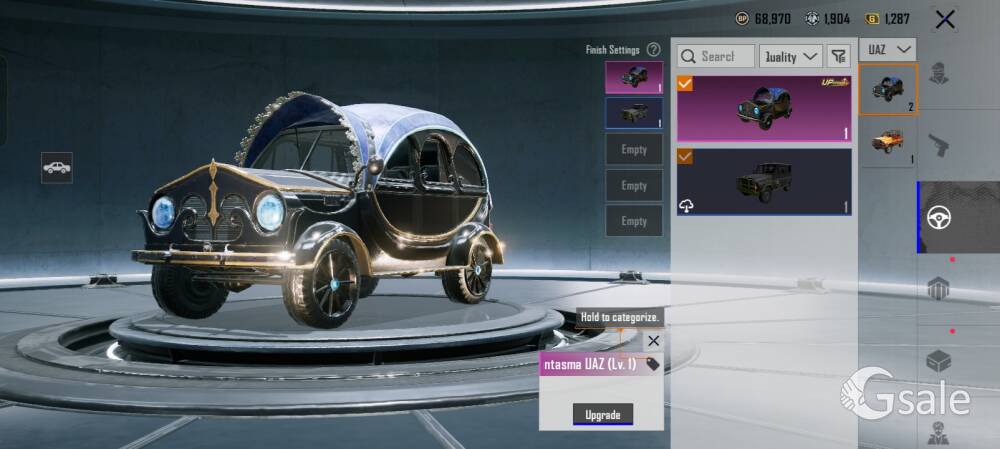Image resolution: width=1000 pixels, height=449 pixels.
Task: Choose the orange UAZ vehicle thumbnail
Action: [888, 142]
